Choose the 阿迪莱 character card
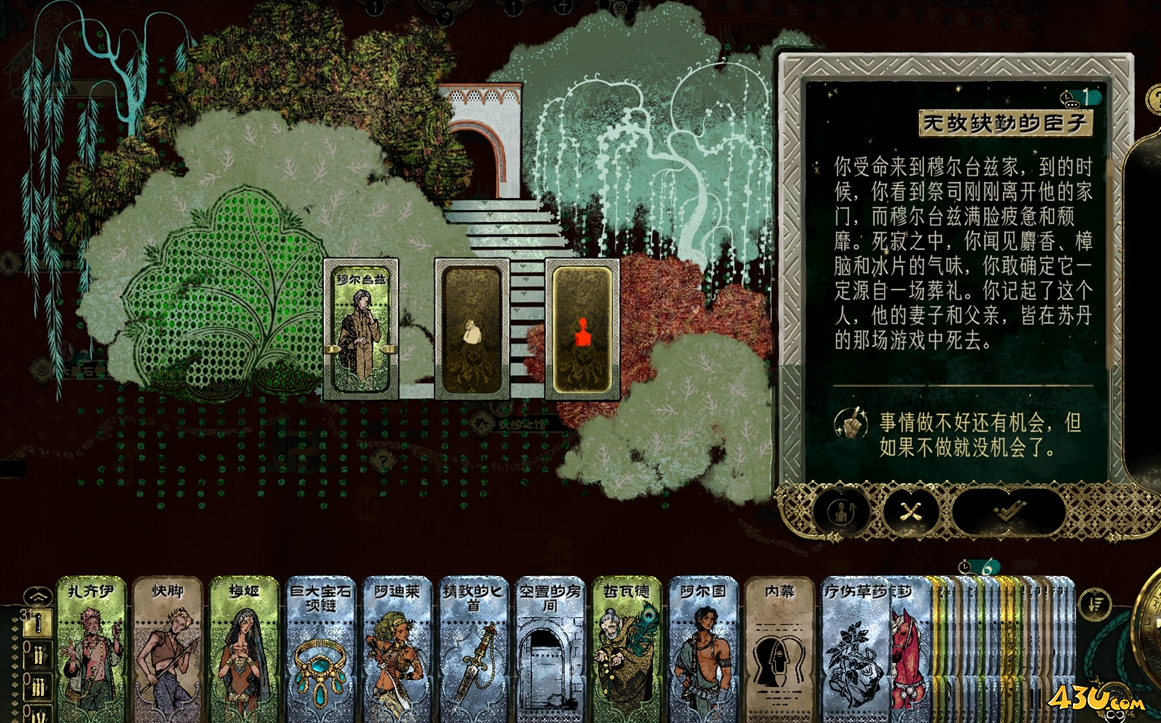This screenshot has height=723, width=1161. 397,648
